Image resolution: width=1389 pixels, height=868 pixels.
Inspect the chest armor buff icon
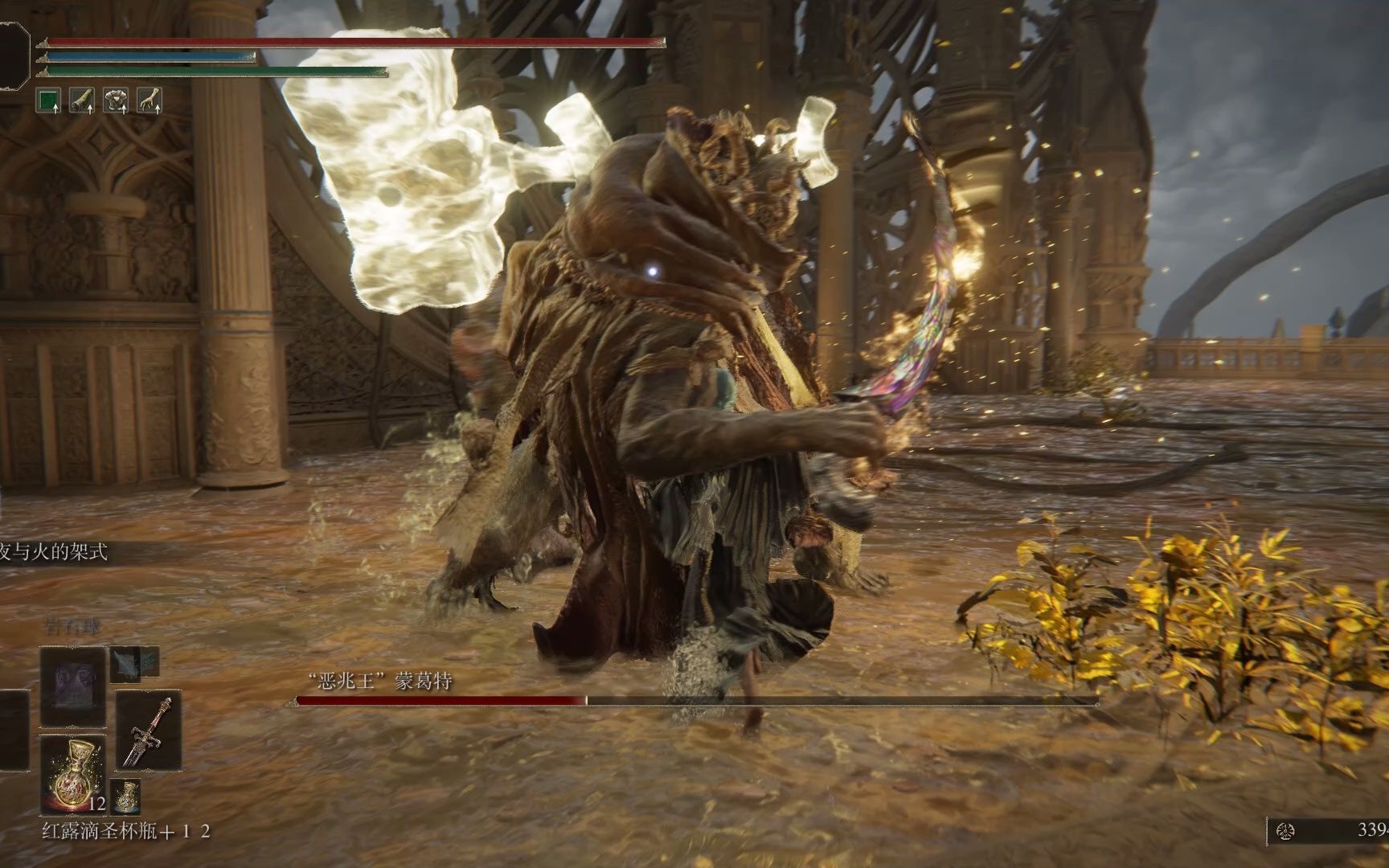coord(116,100)
